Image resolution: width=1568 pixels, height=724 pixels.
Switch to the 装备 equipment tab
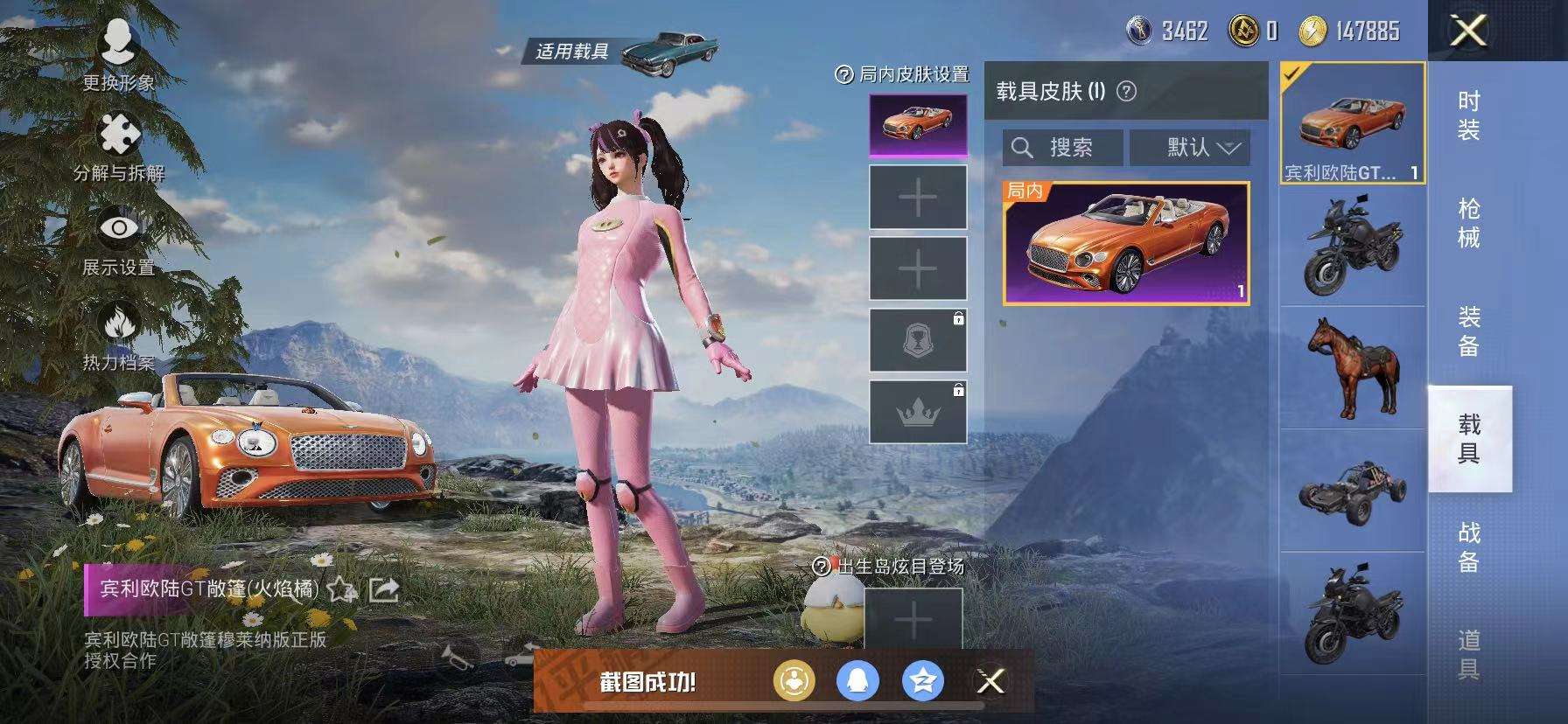click(1468, 331)
